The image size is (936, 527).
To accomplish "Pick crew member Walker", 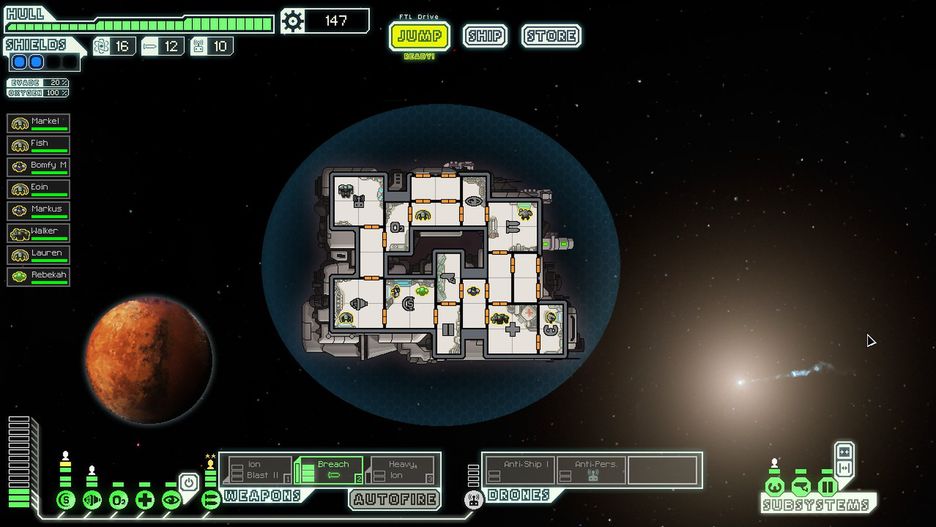I will [39, 233].
